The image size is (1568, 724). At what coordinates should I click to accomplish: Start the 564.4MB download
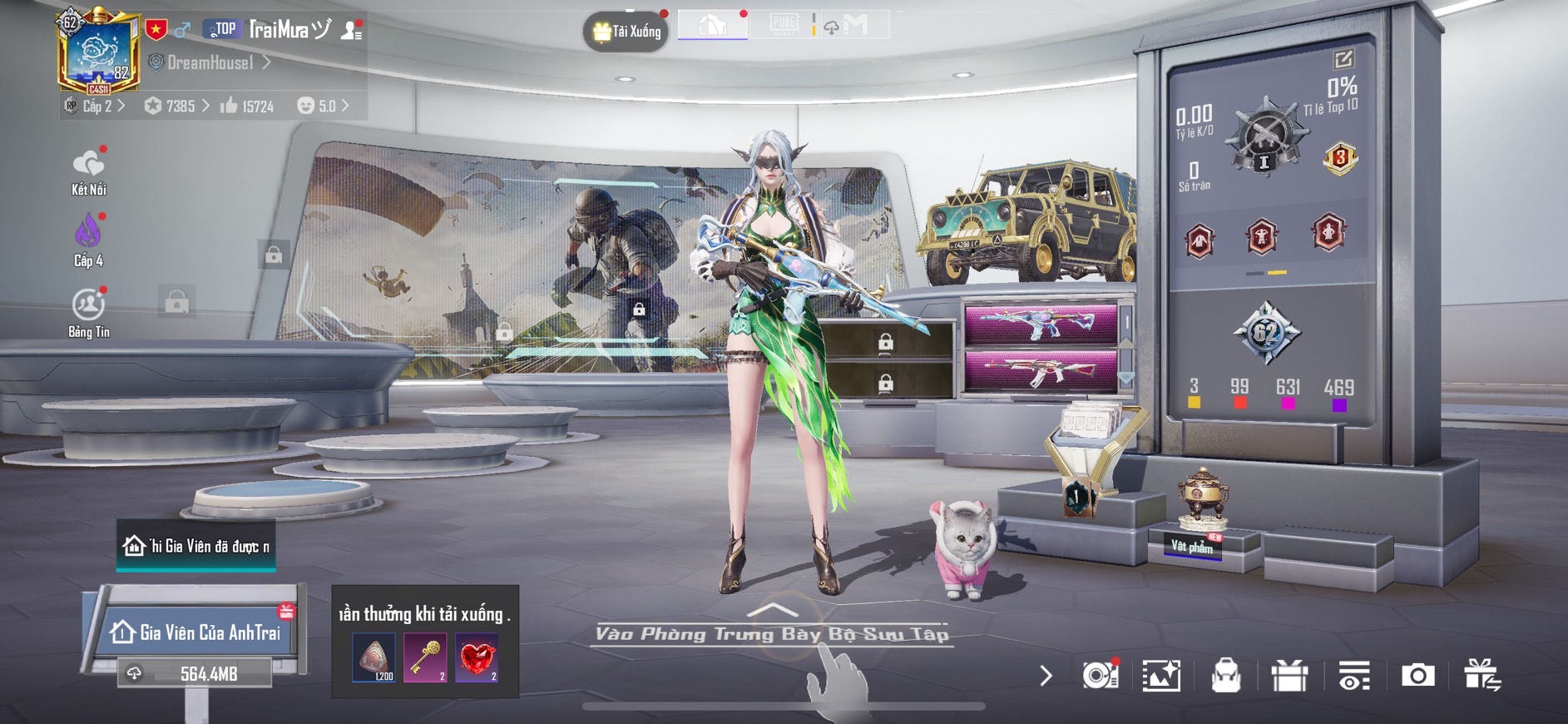196,673
